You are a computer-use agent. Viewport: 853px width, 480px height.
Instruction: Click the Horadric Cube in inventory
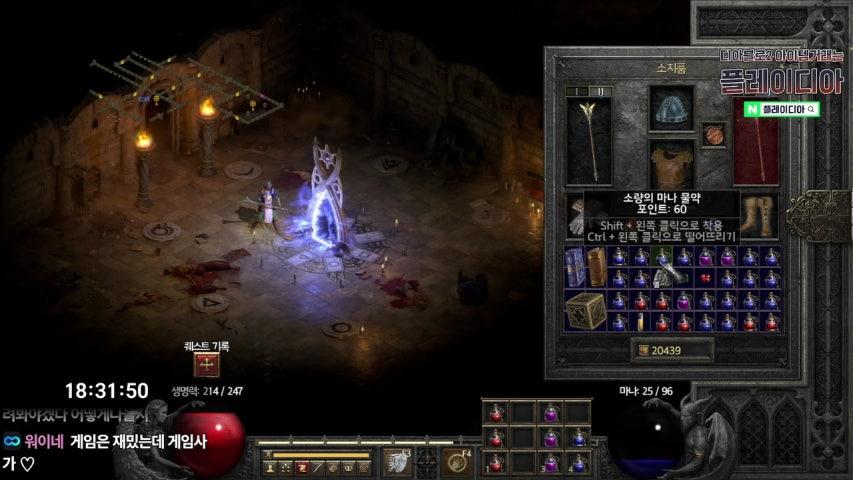[x=584, y=311]
